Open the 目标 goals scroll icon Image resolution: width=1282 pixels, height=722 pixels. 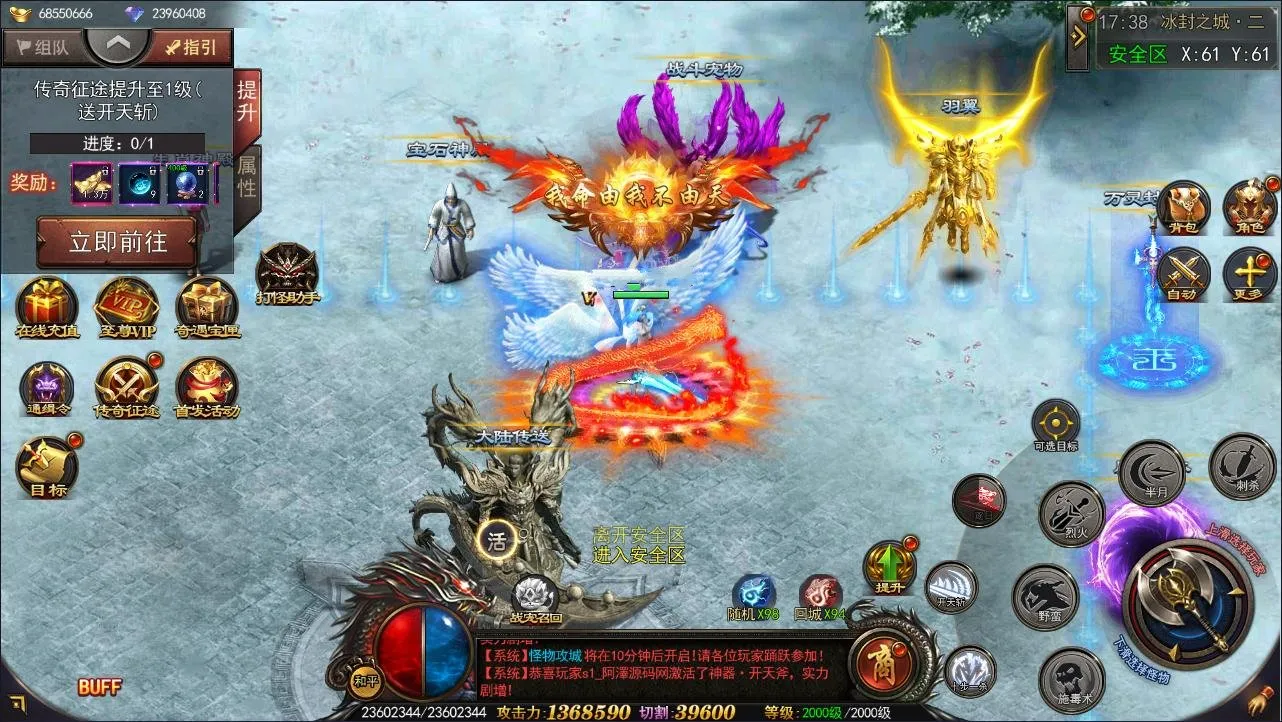(47, 465)
